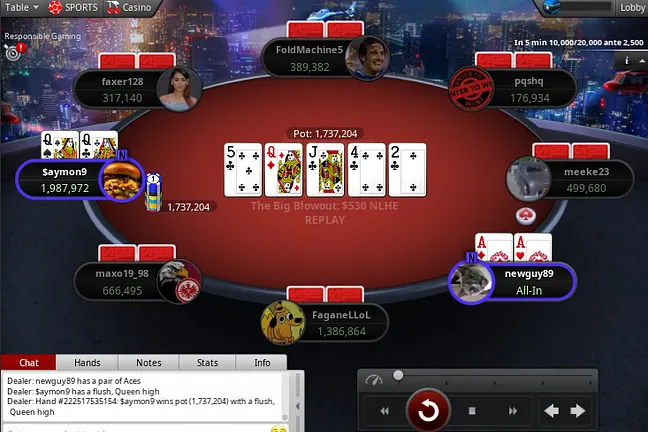Open the Notes tab
This screenshot has height=432, width=648.
coord(148,363)
